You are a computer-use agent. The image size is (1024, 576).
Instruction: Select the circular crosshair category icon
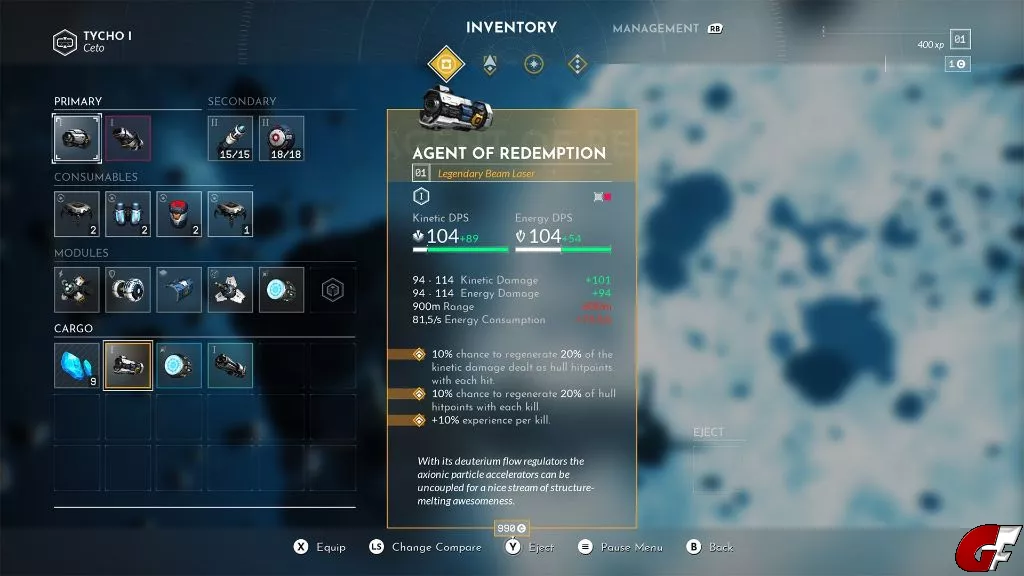[534, 65]
